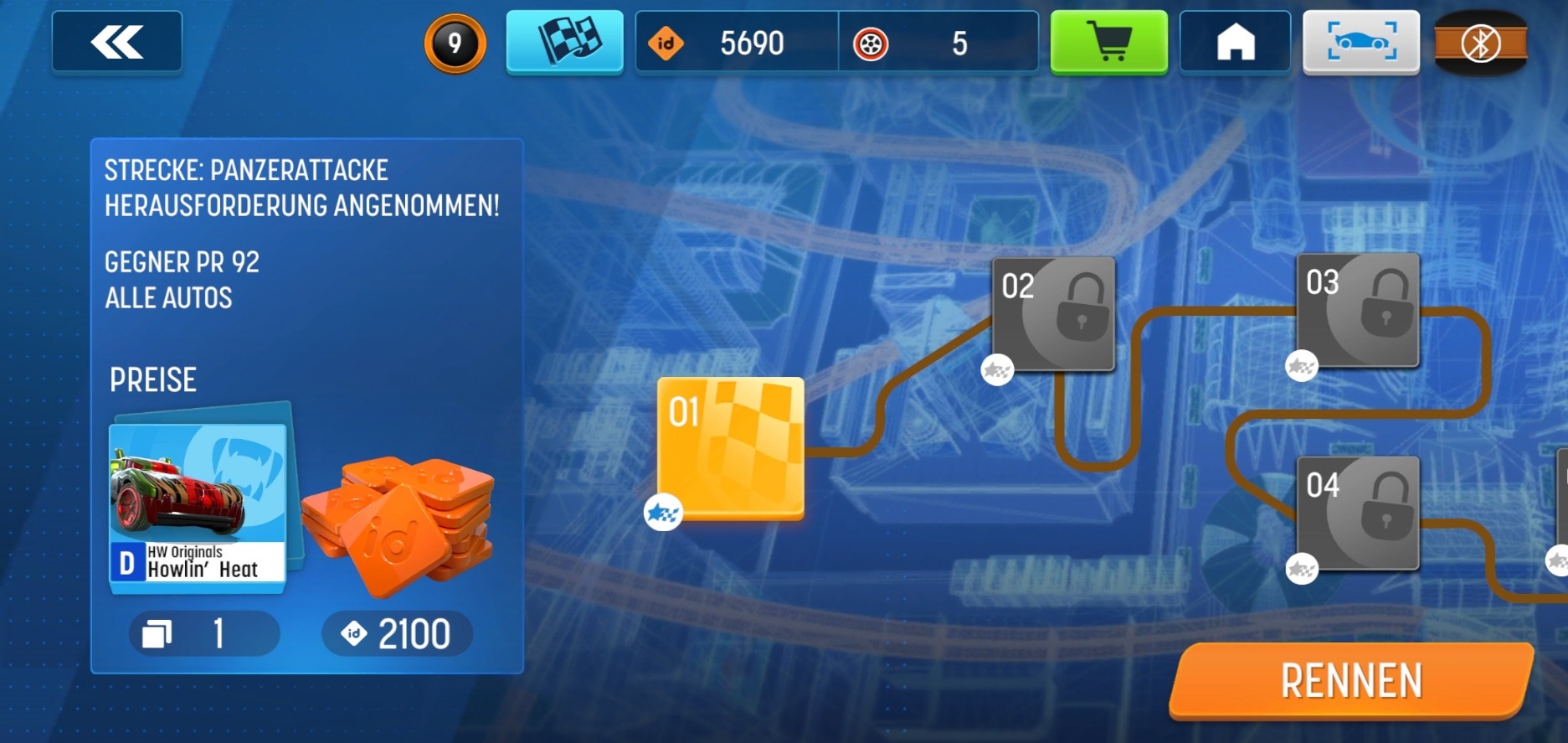Viewport: 1568px width, 743px height.
Task: Tap the Bluetooth connection icon
Action: click(x=1480, y=44)
